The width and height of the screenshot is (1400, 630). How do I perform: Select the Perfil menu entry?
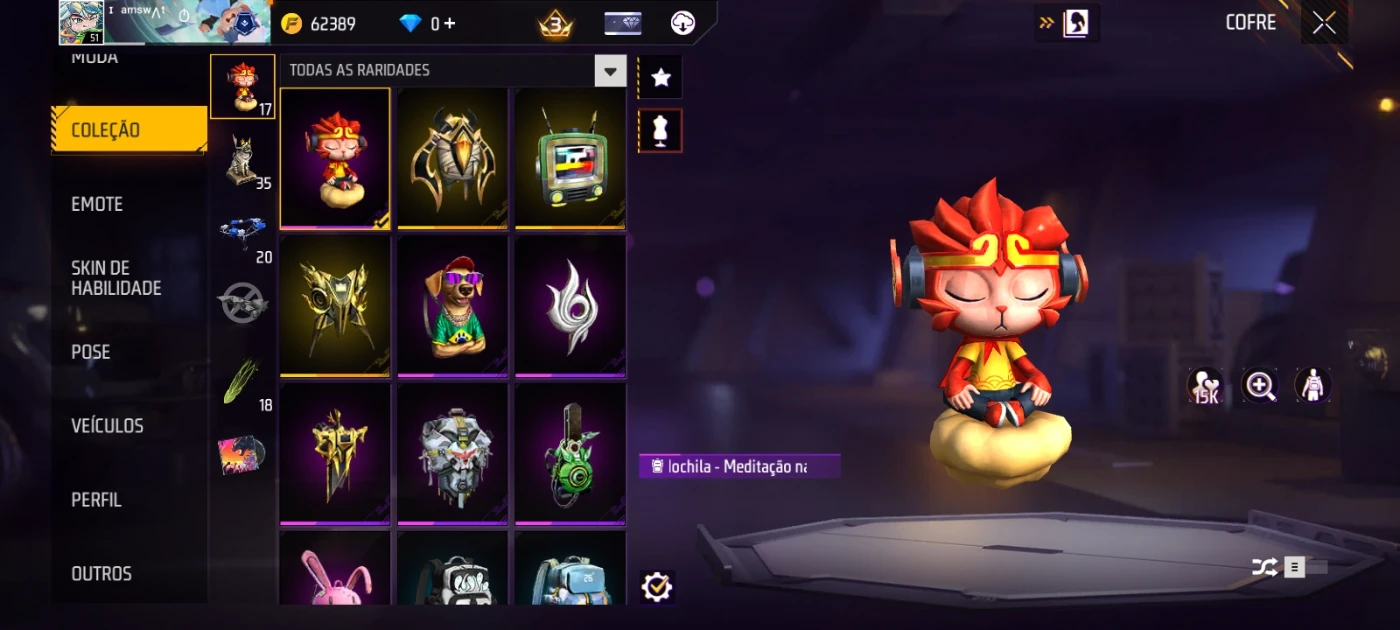(x=96, y=500)
